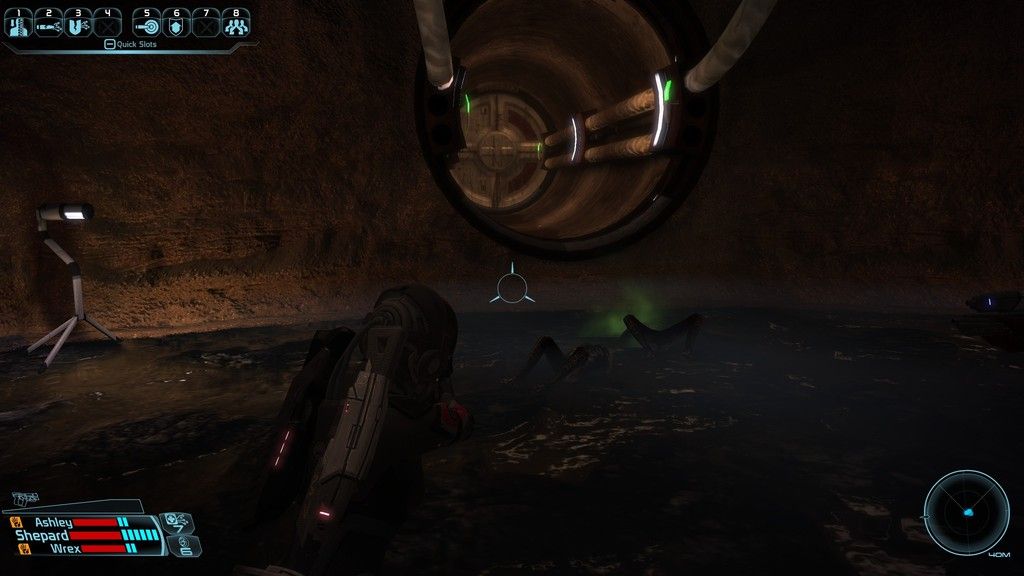The height and width of the screenshot is (576, 1024).
Task: Click the pistol weapon icon
Action: (x=26, y=498)
